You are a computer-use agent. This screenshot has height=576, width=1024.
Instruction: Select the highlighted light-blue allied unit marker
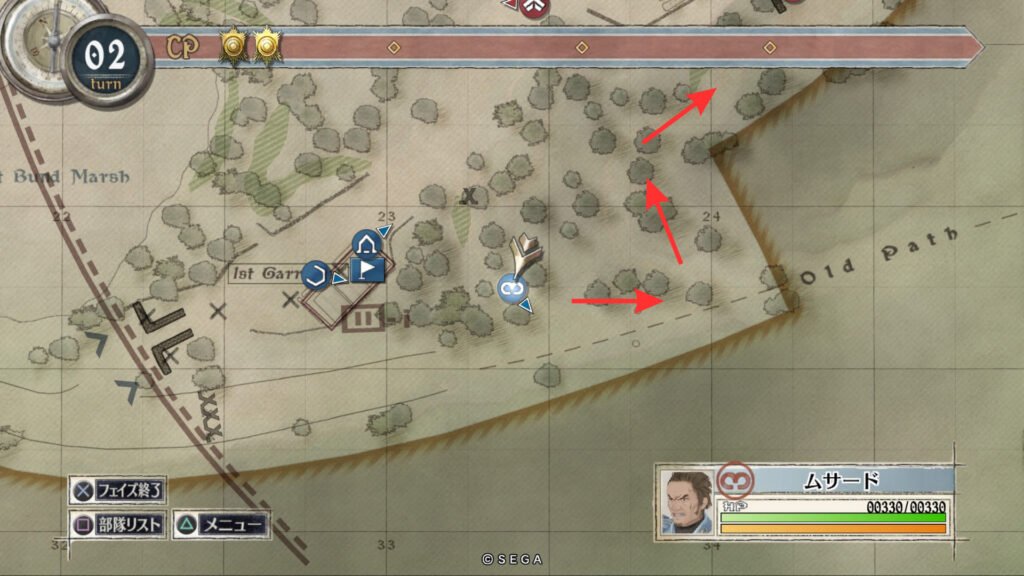[513, 288]
